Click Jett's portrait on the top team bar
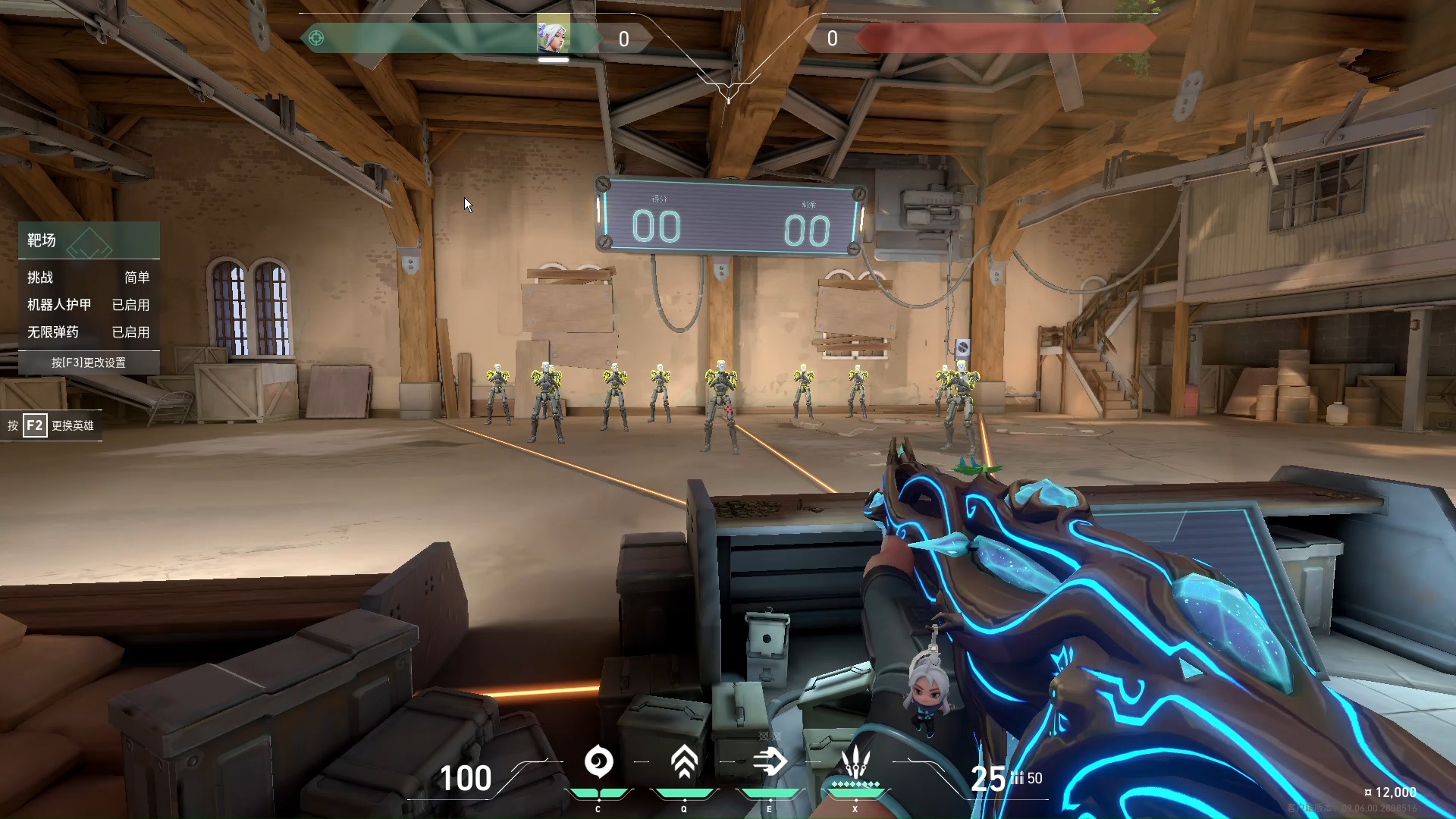 pyautogui.click(x=553, y=36)
